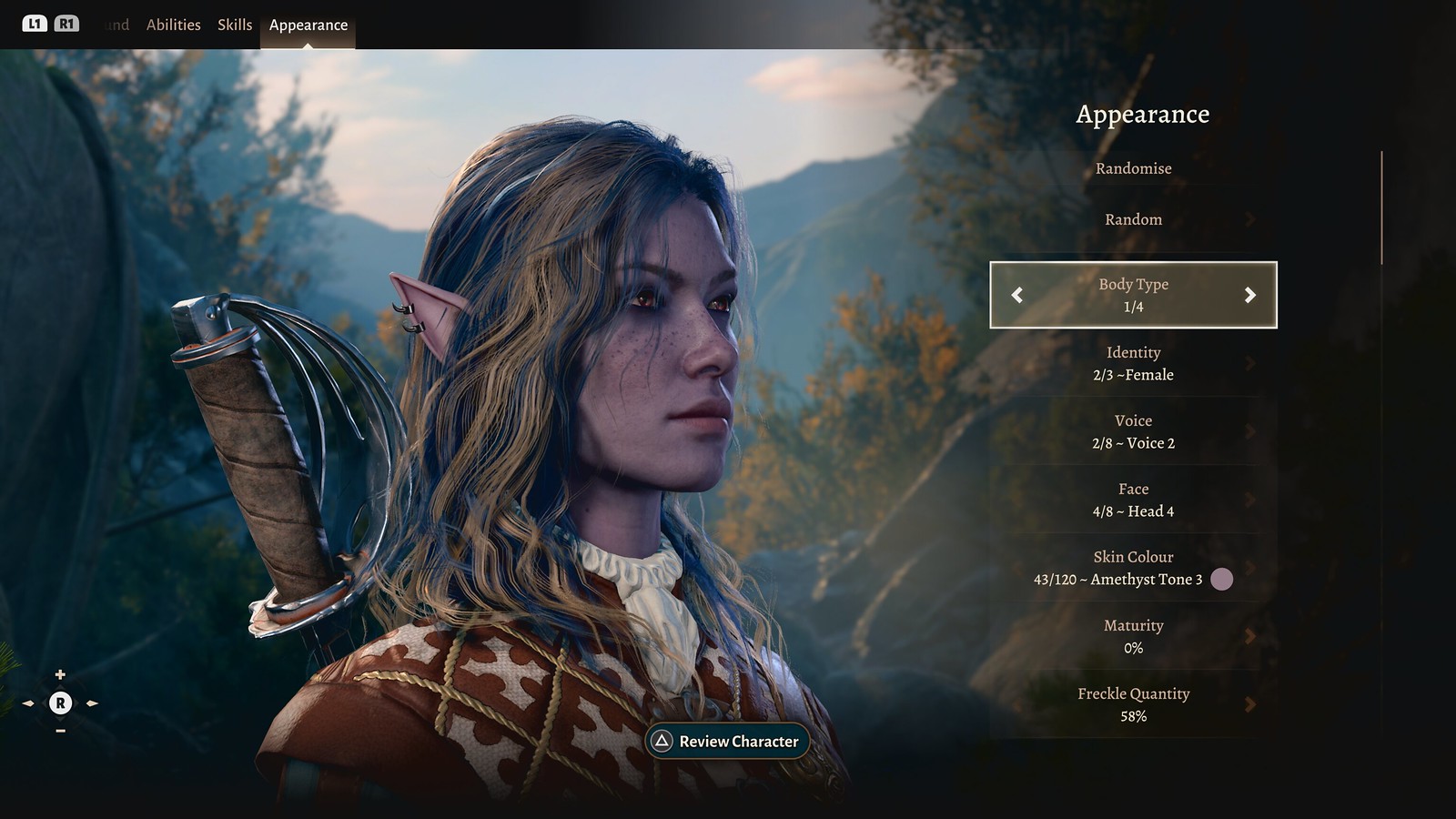This screenshot has height=819, width=1456.
Task: Adjust the Maturity setting row
Action: click(1133, 636)
